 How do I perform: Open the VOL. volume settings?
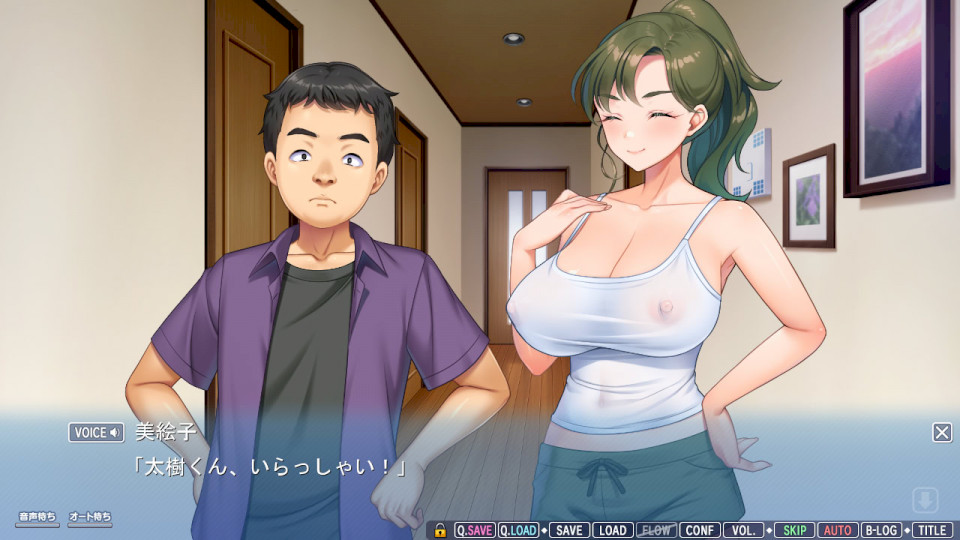743,530
